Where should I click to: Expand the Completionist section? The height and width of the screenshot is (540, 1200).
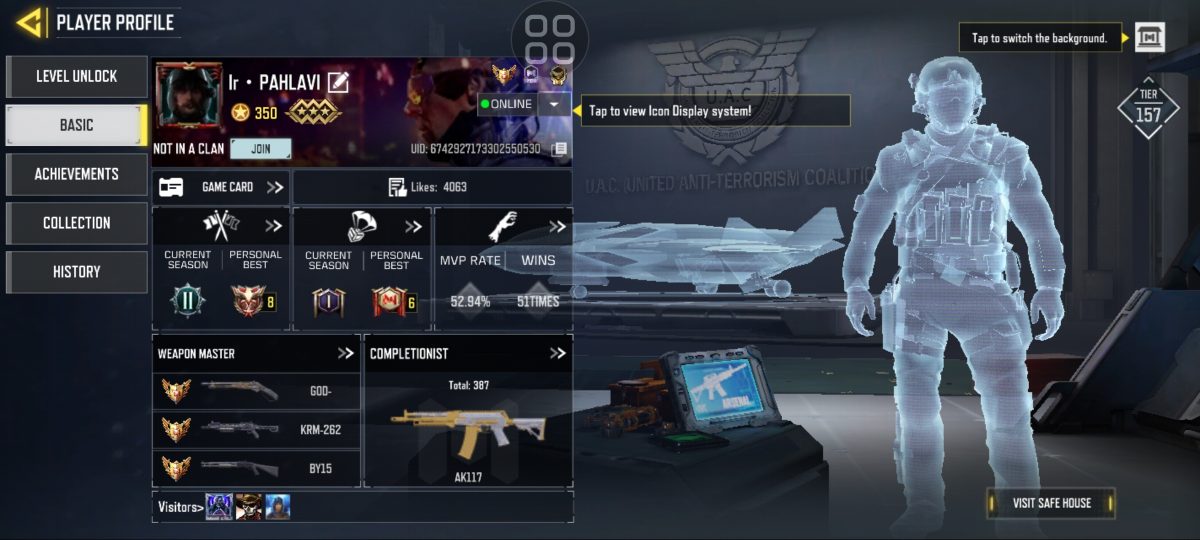tap(558, 353)
